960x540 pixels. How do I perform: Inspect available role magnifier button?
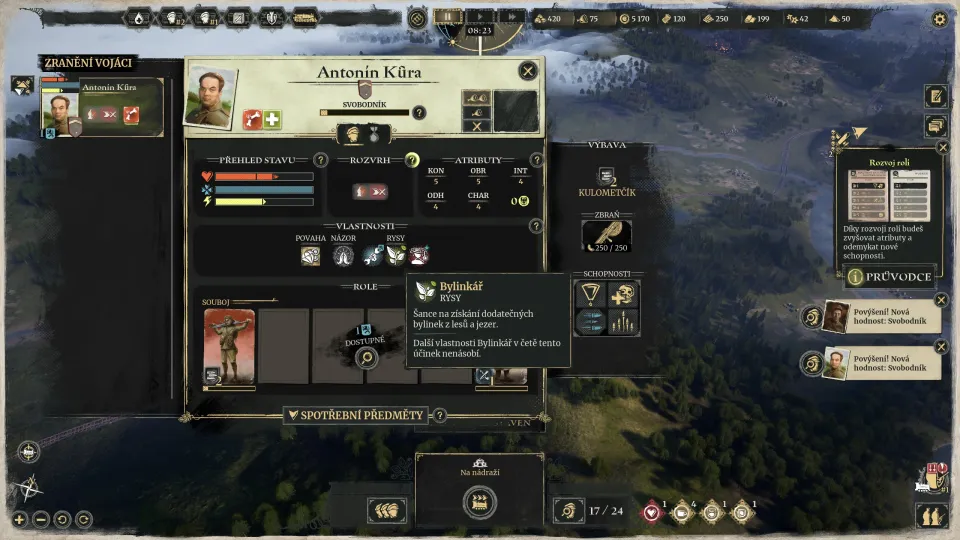(x=366, y=357)
